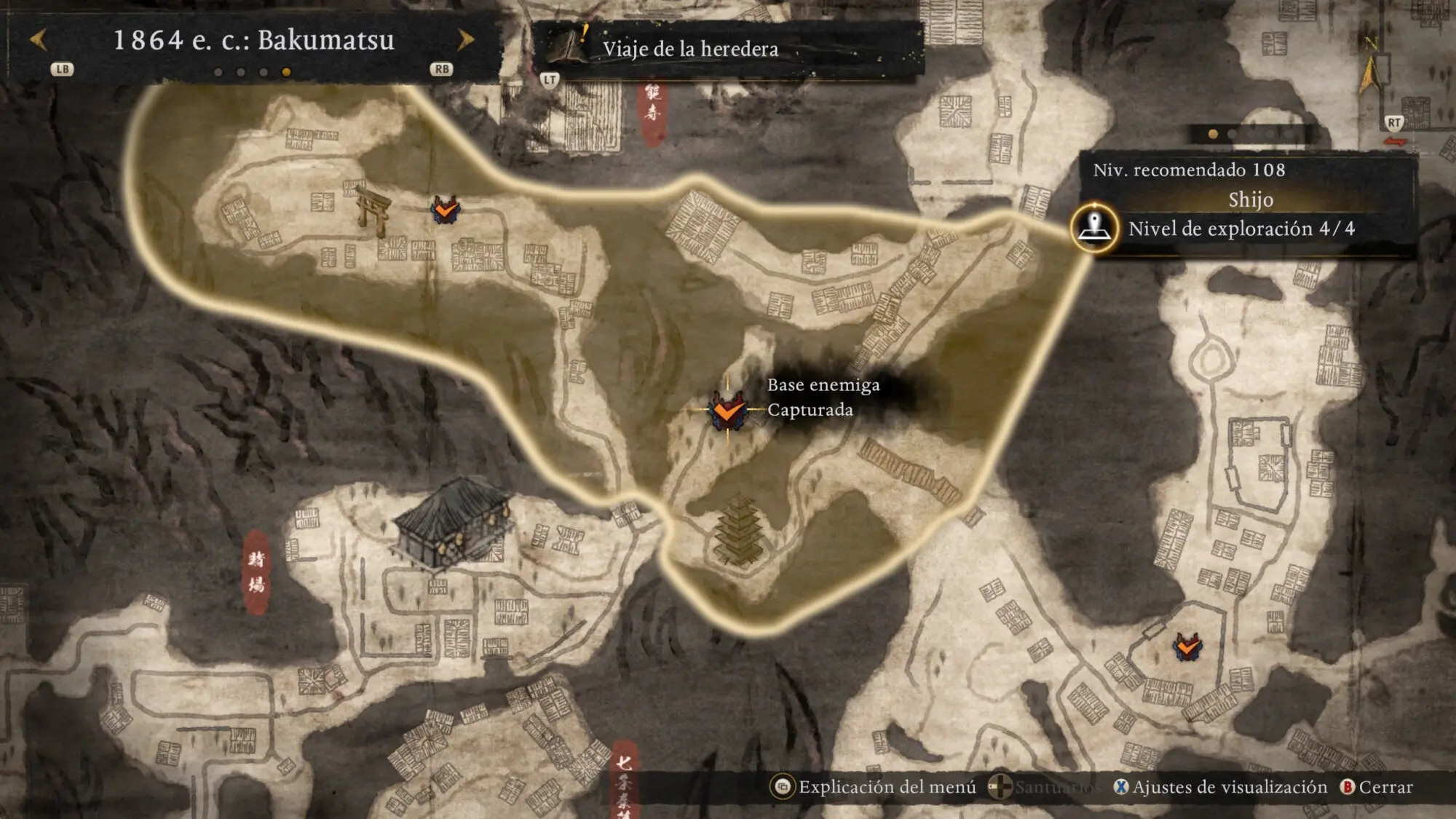The height and width of the screenshot is (819, 1456).
Task: Pick the enemy base marker beside the torii gate
Action: click(445, 210)
